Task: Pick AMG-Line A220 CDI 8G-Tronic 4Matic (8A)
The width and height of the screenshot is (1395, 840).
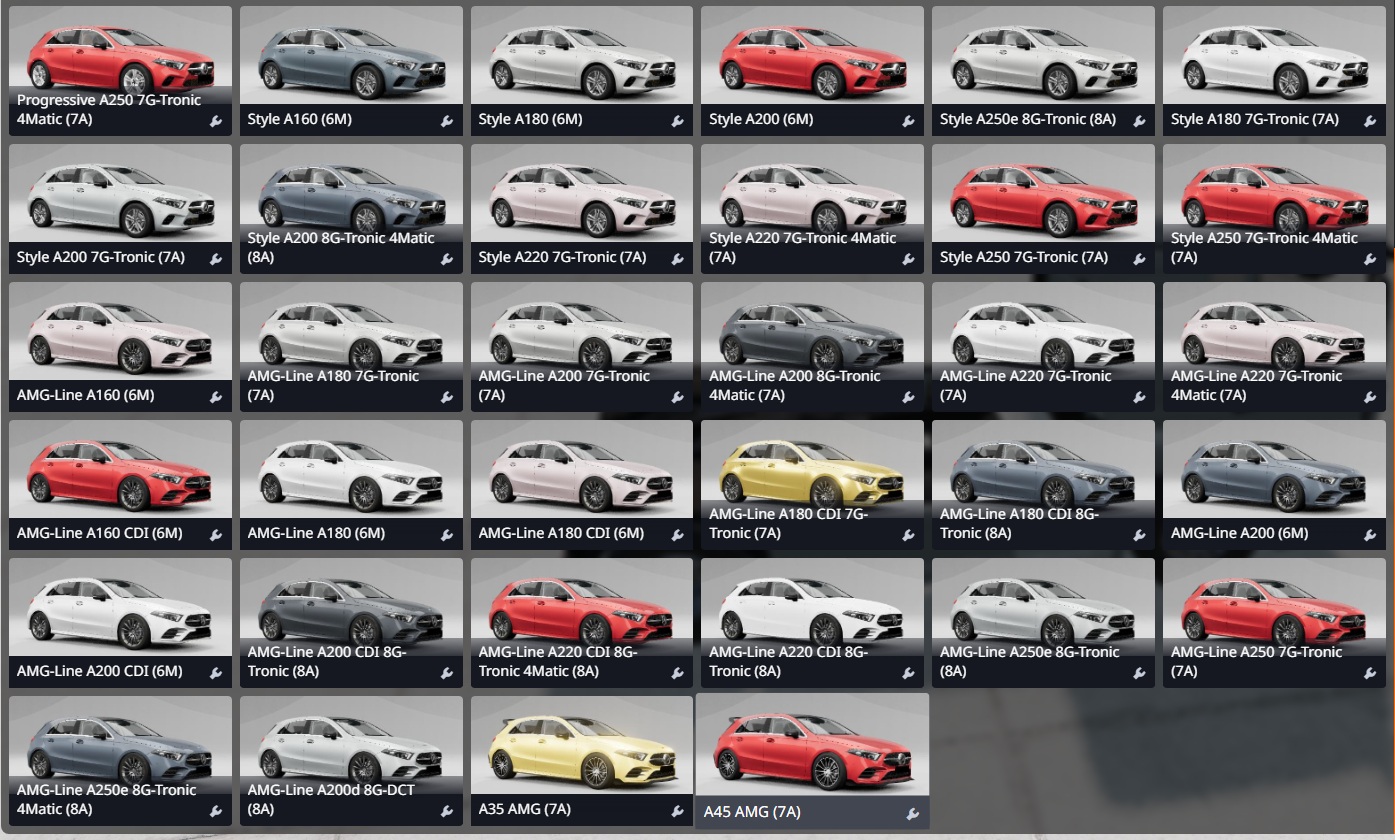Action: pos(582,612)
